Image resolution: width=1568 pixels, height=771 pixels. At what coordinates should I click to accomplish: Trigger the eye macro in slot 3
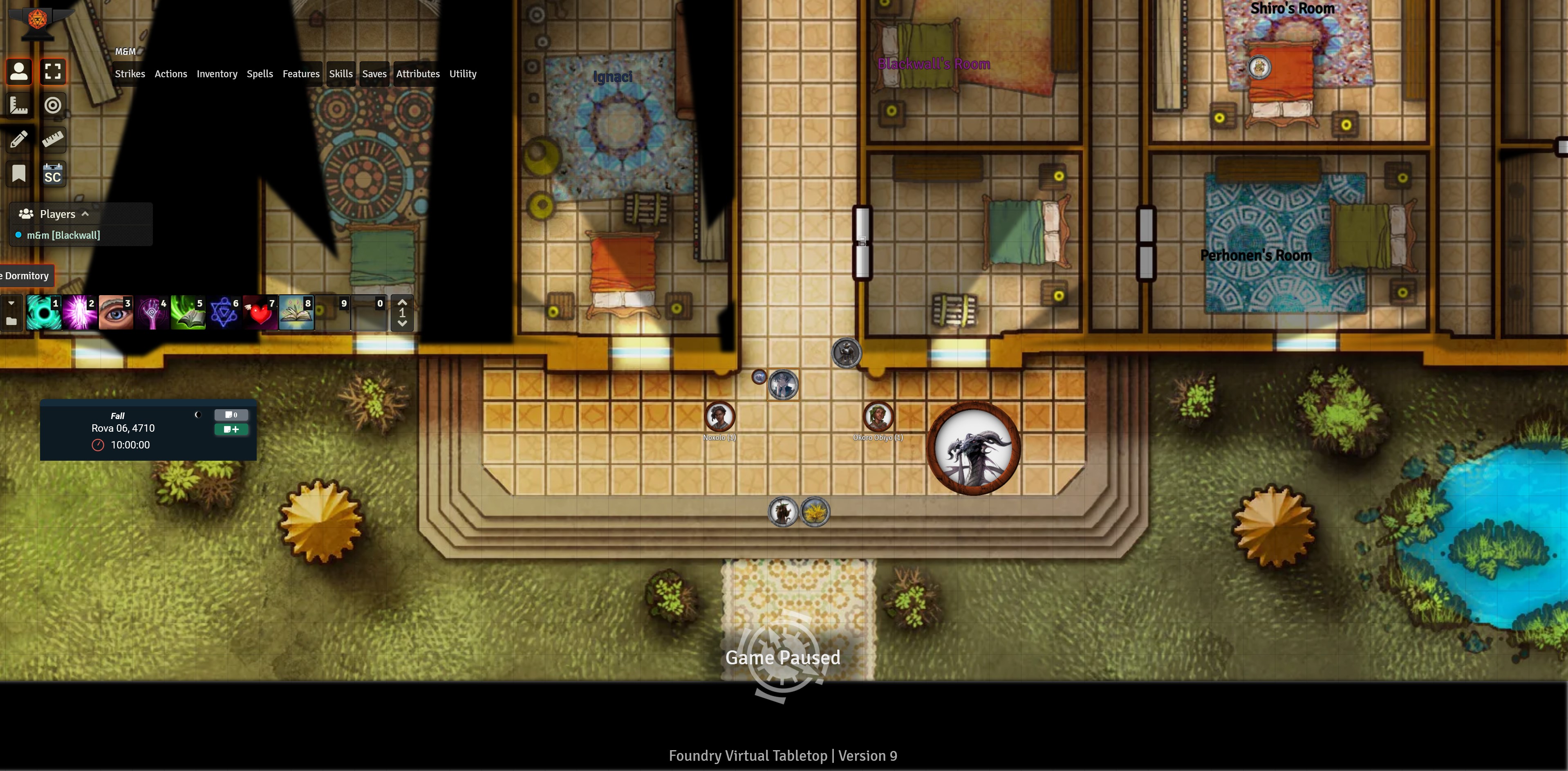click(116, 312)
